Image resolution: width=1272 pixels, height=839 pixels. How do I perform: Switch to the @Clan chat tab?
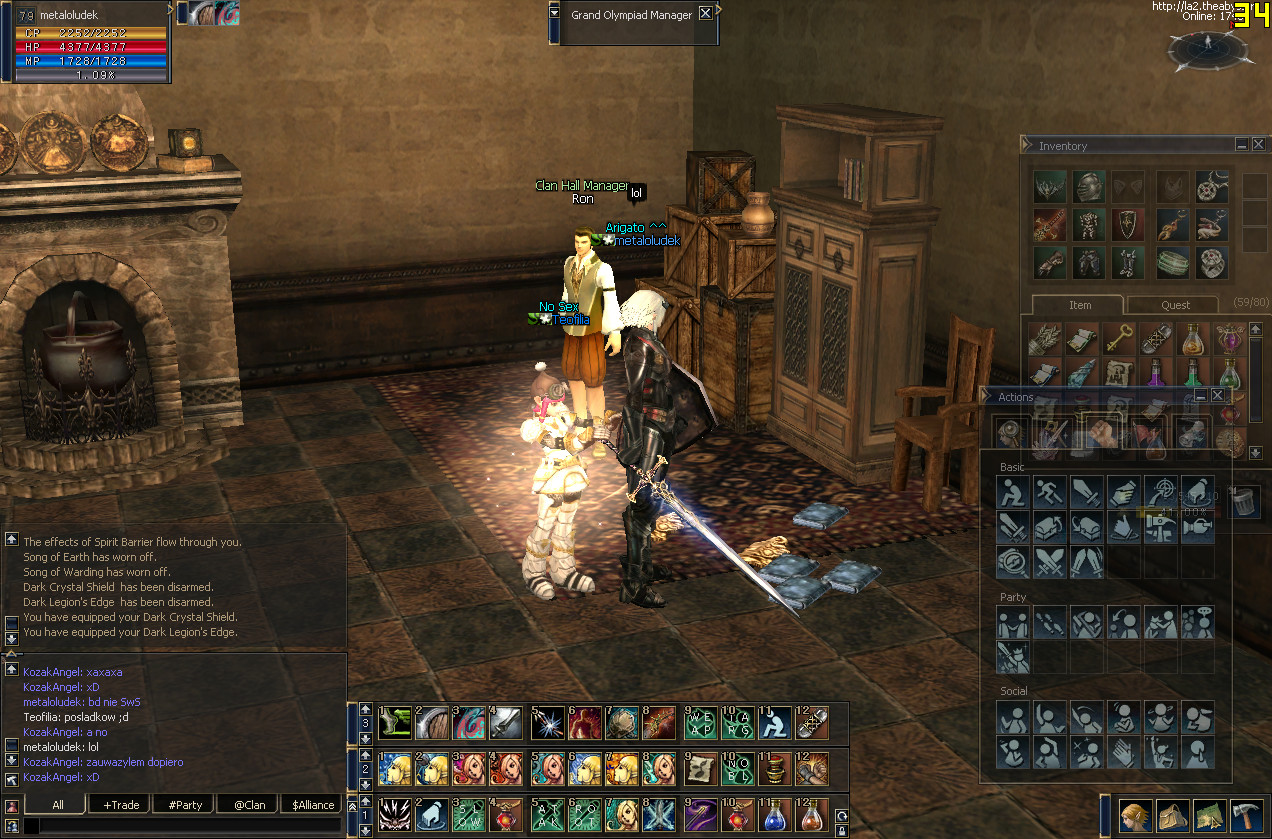[x=249, y=805]
